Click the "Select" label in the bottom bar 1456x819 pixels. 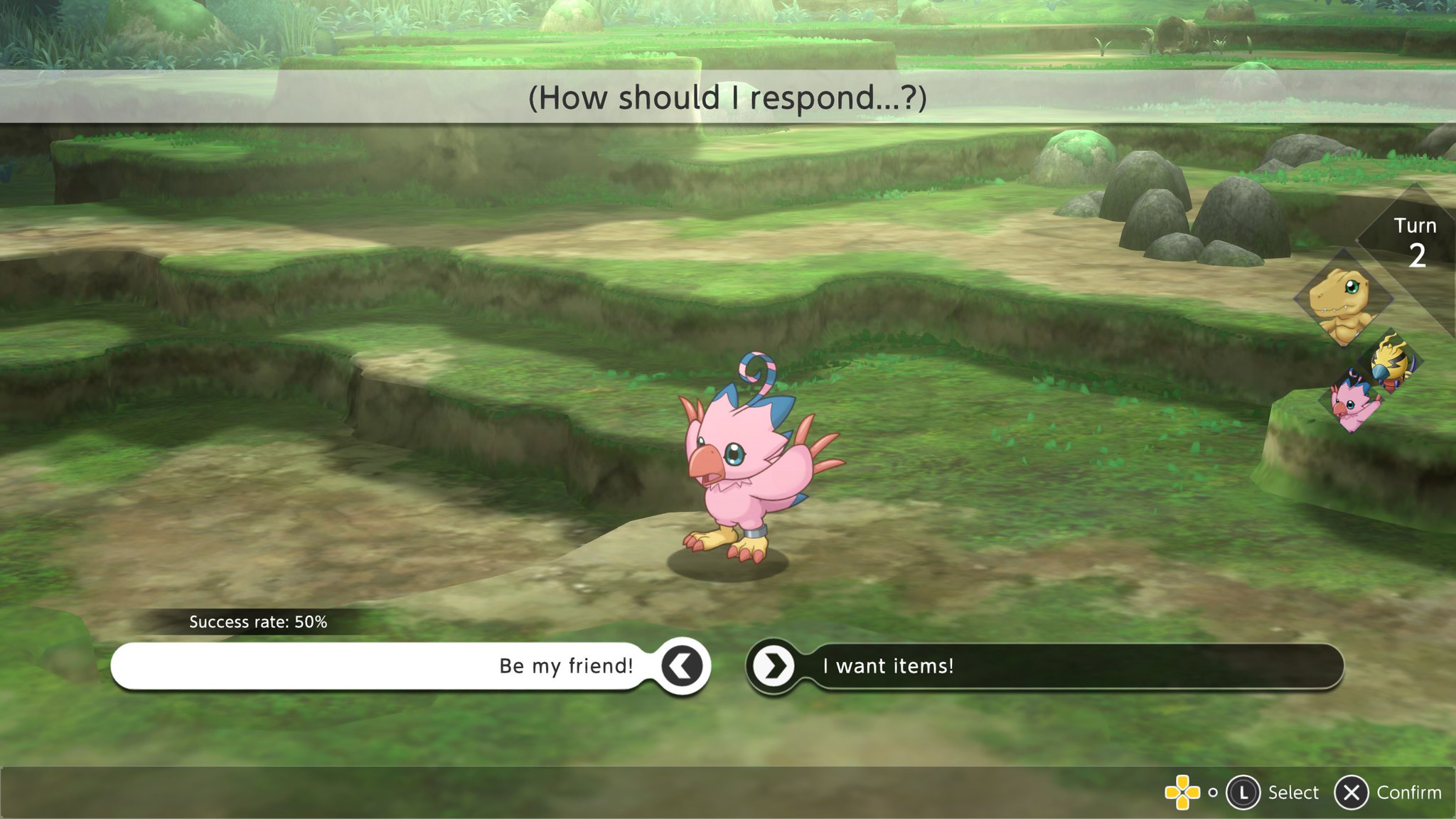(x=1294, y=792)
